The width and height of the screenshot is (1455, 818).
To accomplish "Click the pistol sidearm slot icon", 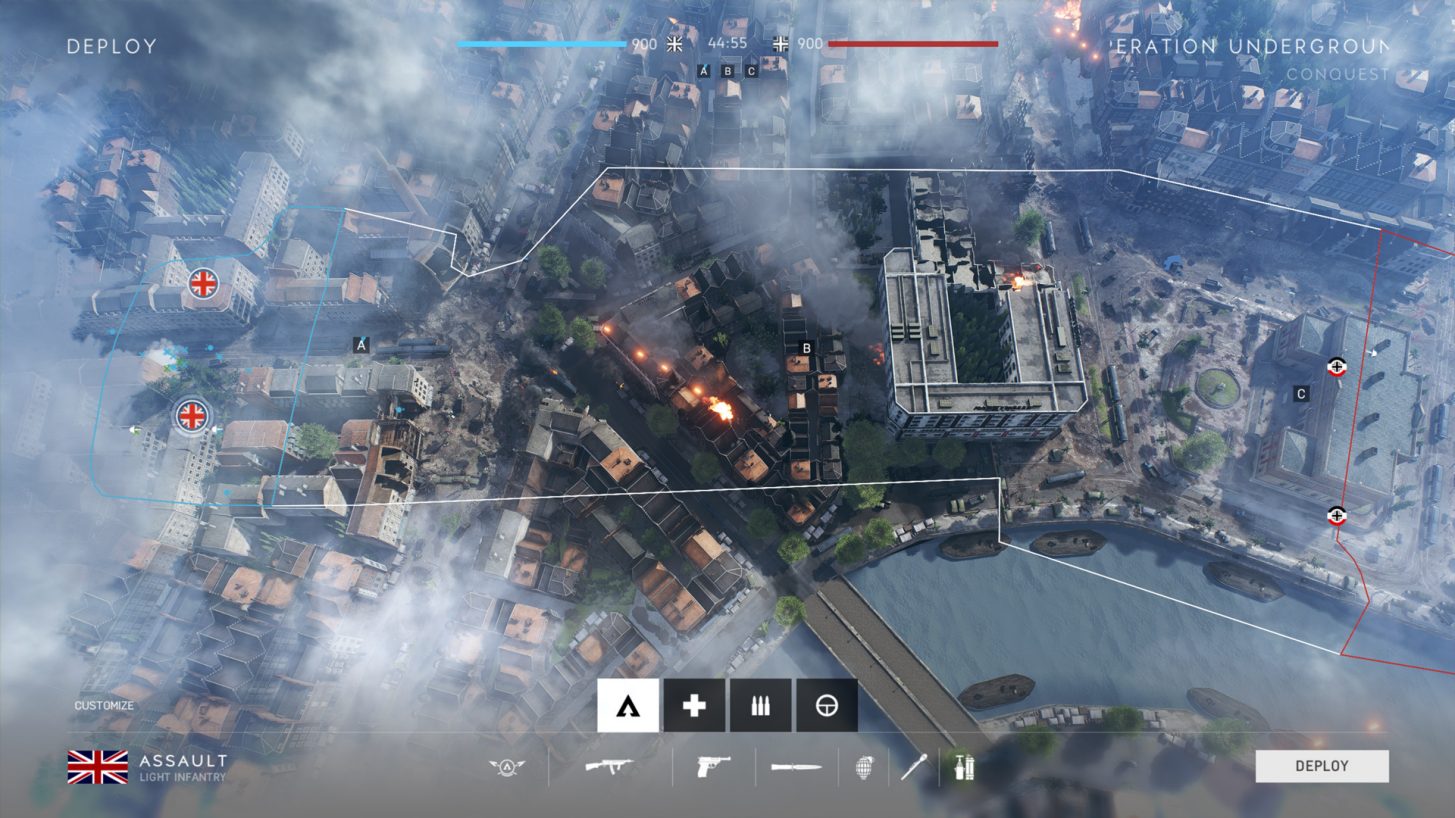I will coord(715,768).
